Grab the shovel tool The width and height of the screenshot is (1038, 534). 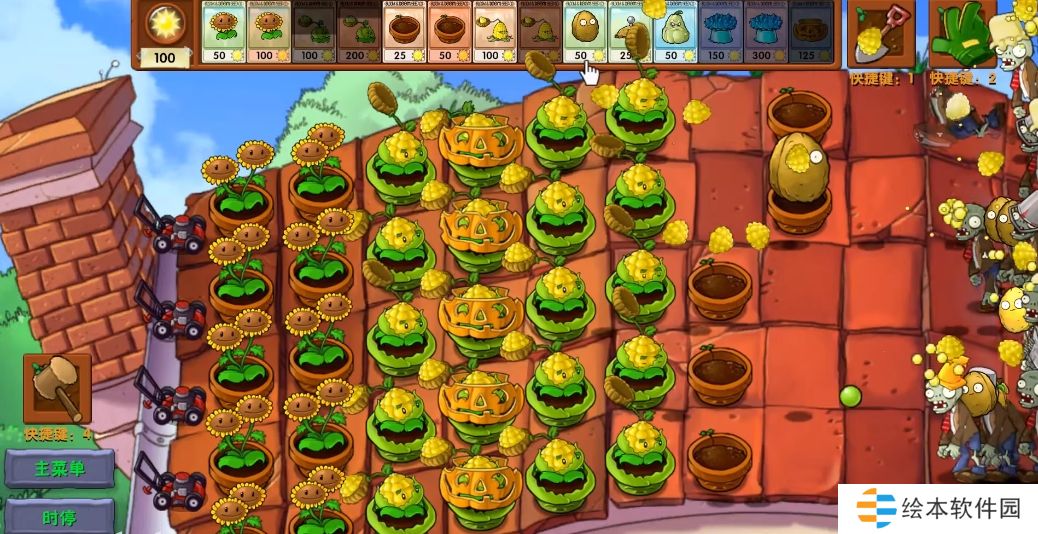coord(881,33)
